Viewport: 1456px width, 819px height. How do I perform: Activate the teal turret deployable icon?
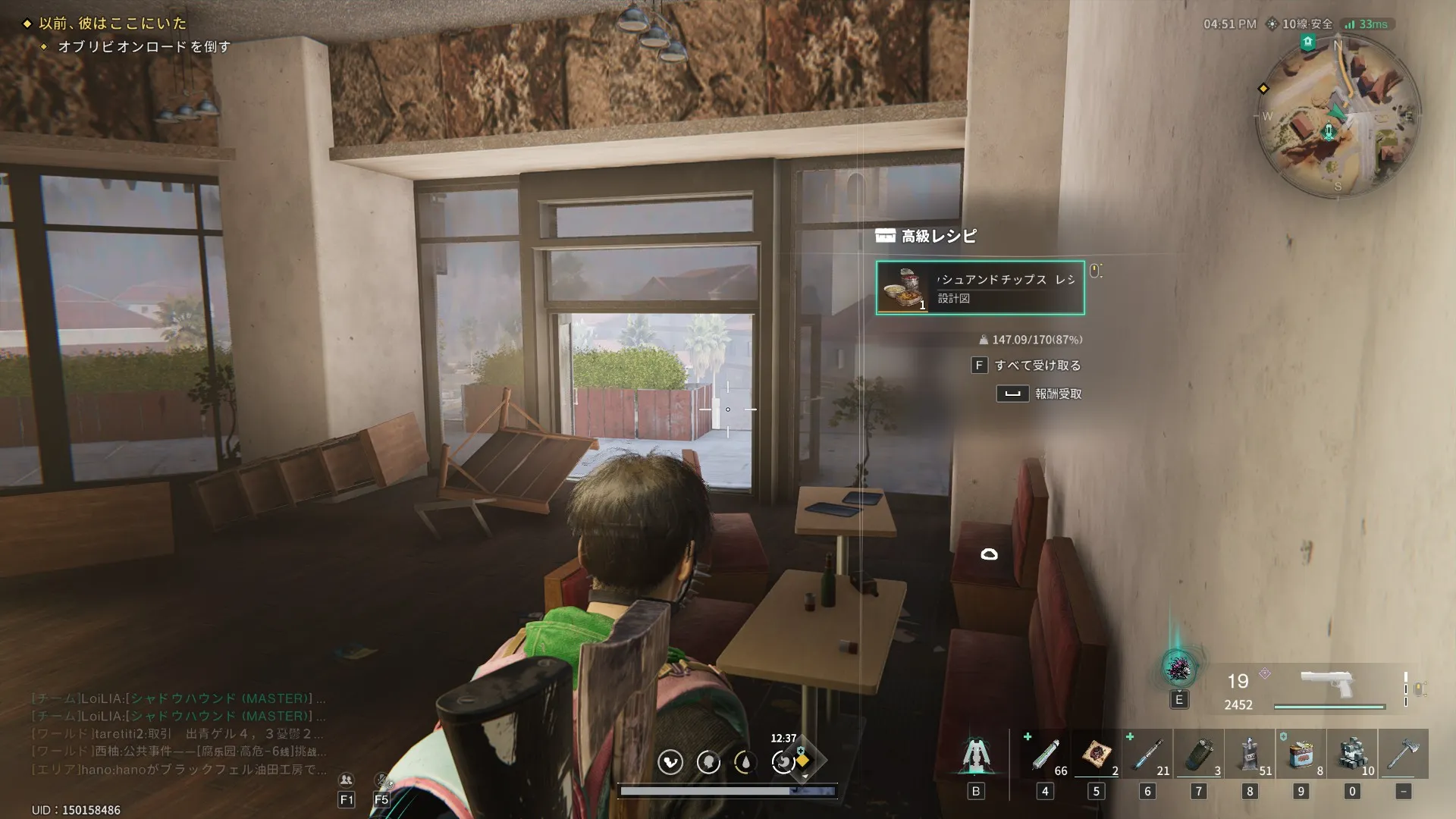pyautogui.click(x=975, y=755)
